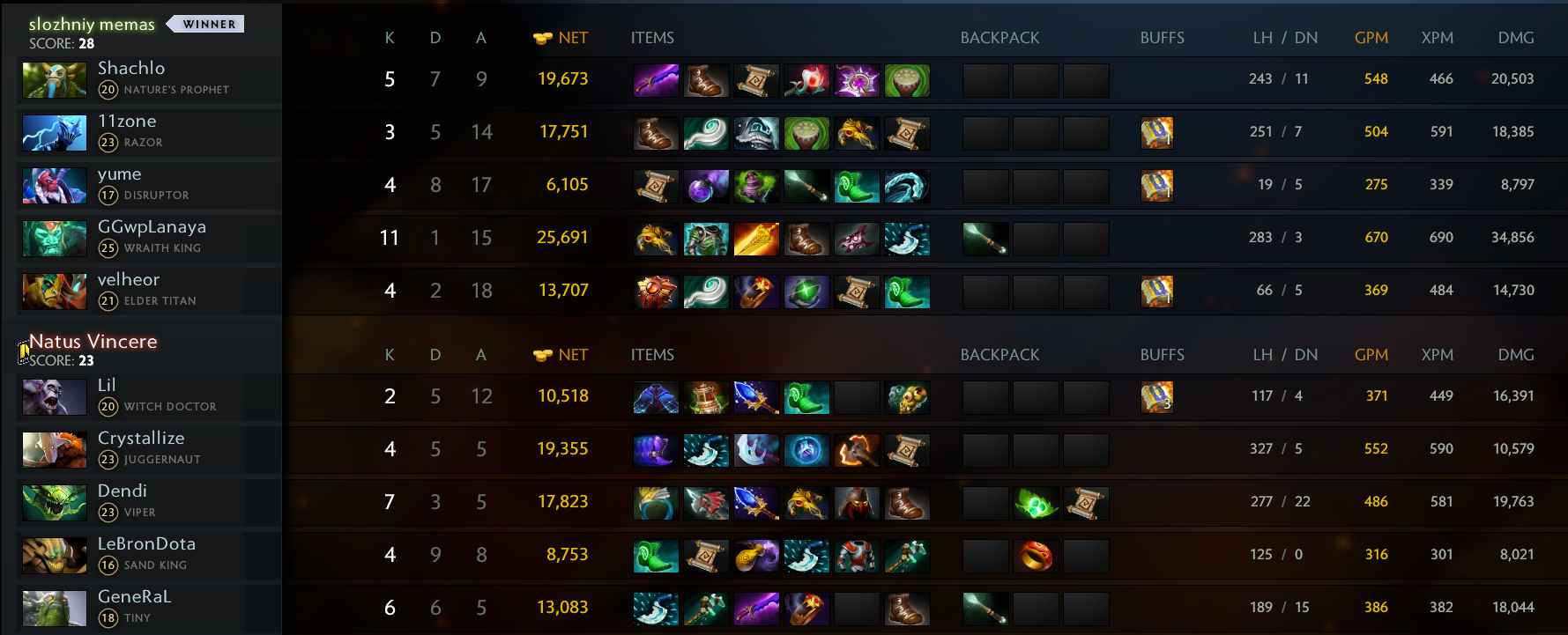This screenshot has width=1568, height=635.
Task: Select Lil's Observer and Sentry wards
Action: 907,397
